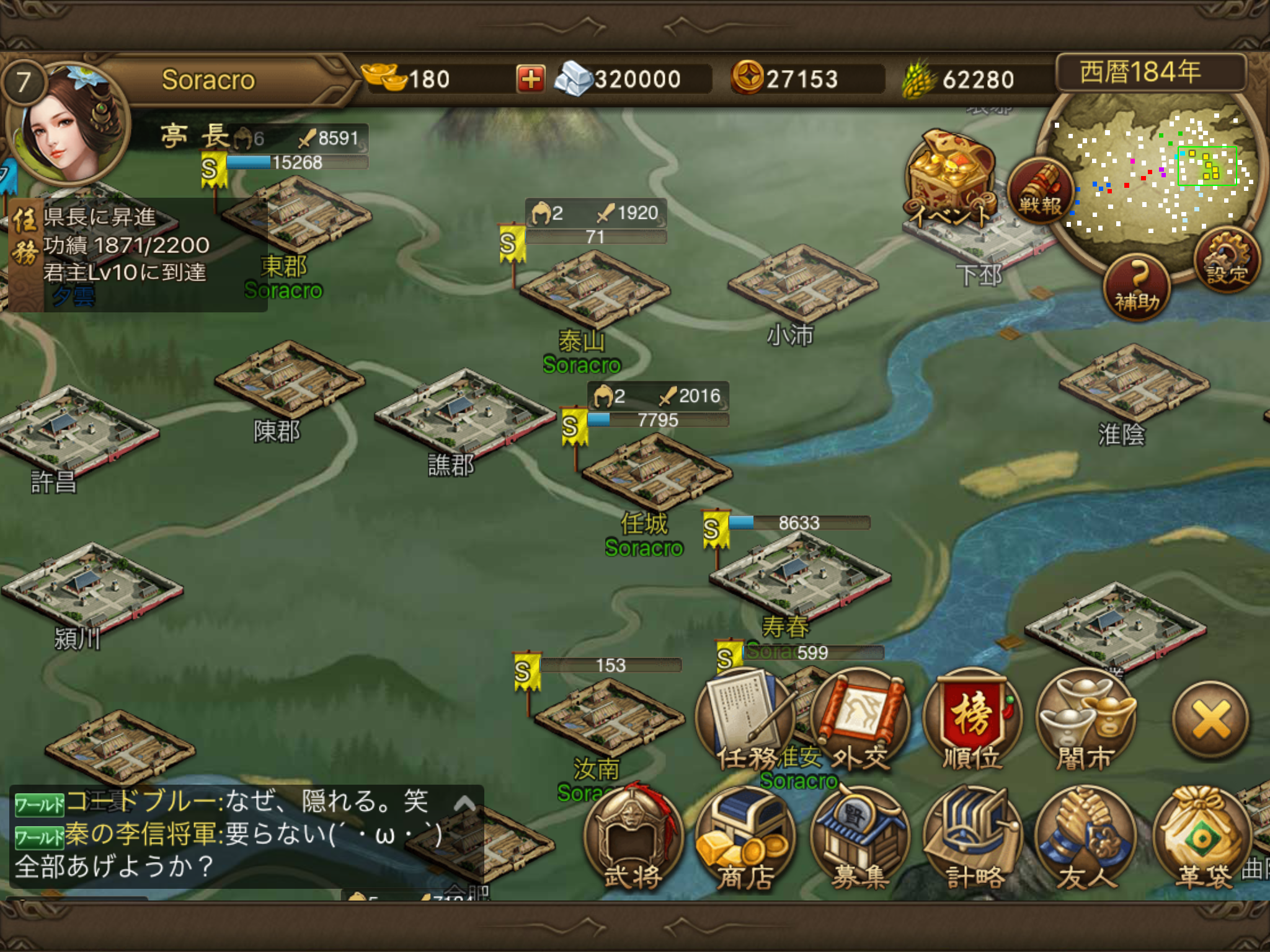The width and height of the screenshot is (1270, 952).
Task: Open the 革袋 pouch inventory
Action: (1202, 837)
